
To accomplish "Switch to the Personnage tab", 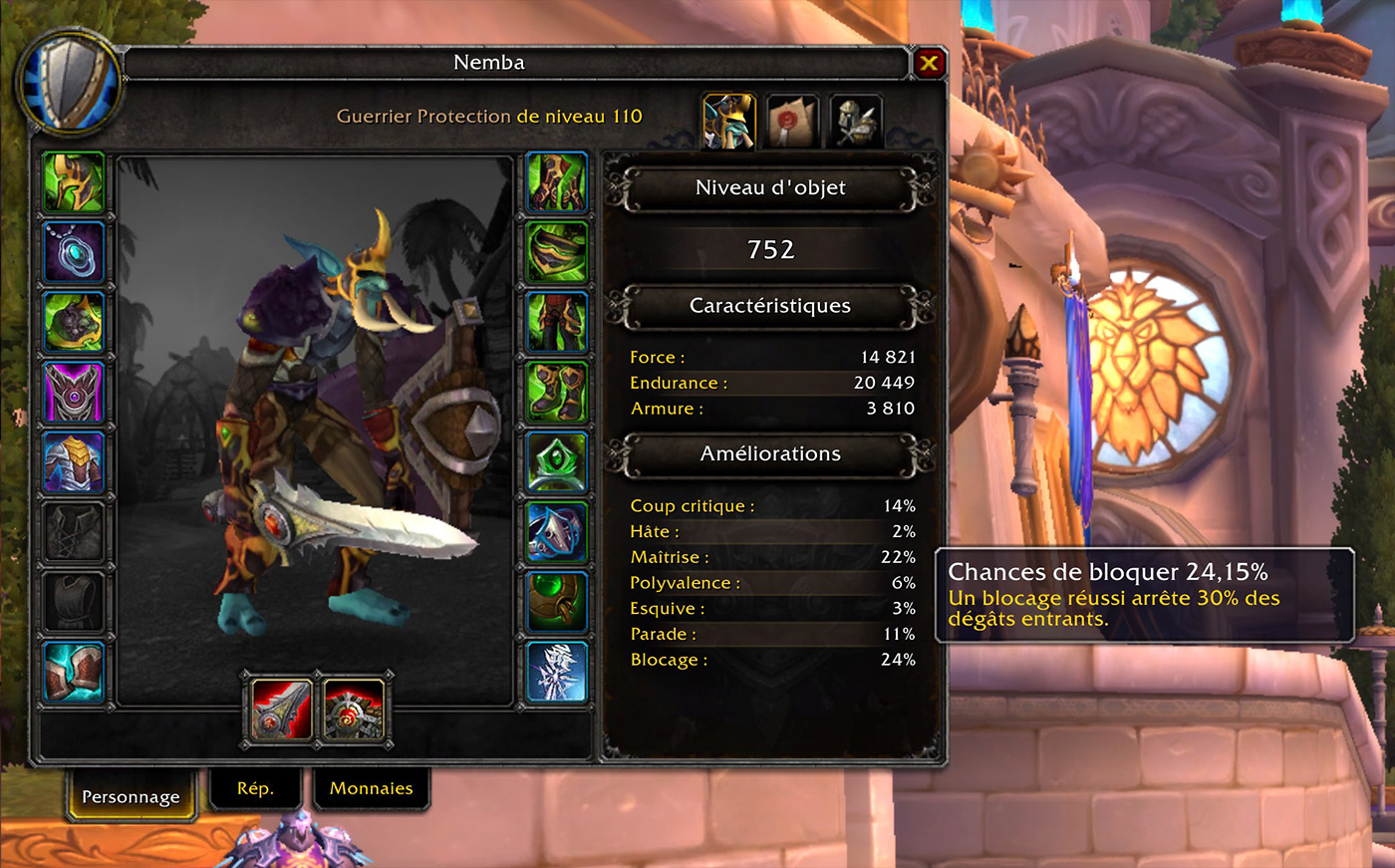I will 131,796.
